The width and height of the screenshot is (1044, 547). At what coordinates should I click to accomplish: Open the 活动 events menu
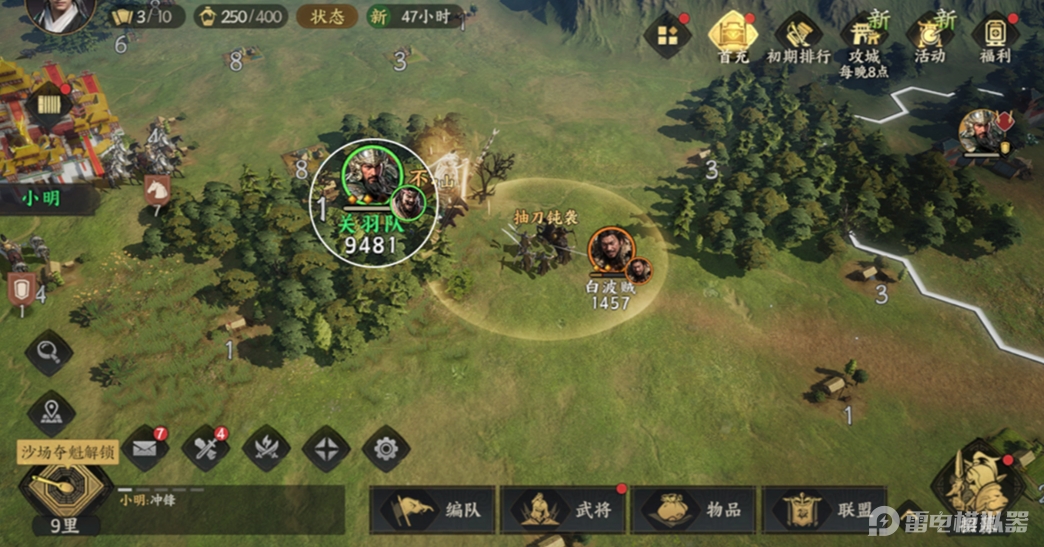(x=930, y=38)
